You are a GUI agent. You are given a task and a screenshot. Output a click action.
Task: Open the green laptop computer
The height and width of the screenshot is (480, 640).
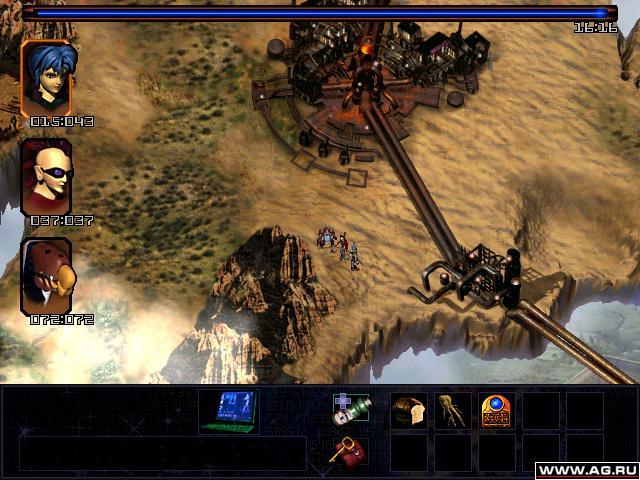pyautogui.click(x=228, y=411)
